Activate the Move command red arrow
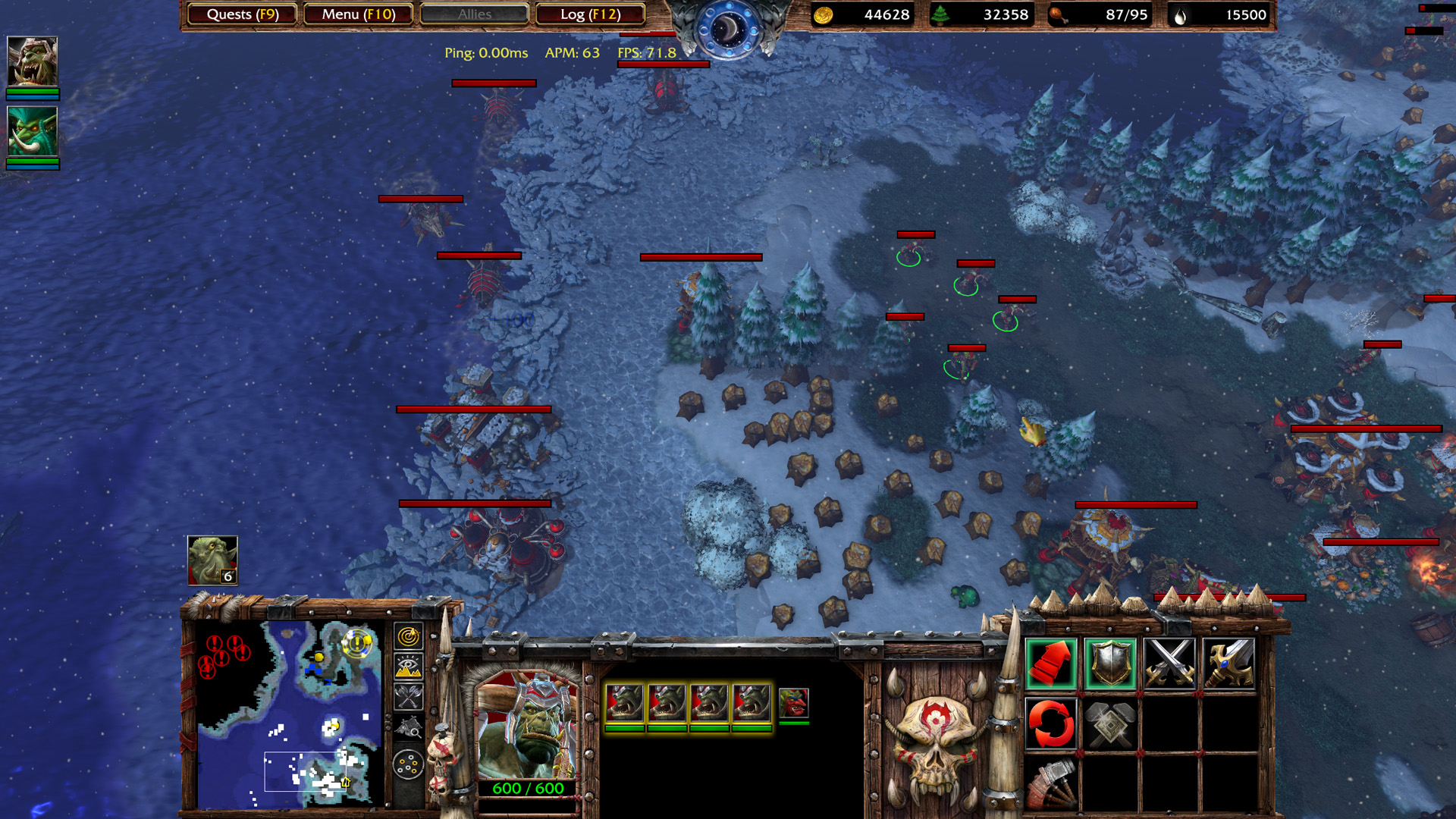Screen dimensions: 1456x819 1050,664
